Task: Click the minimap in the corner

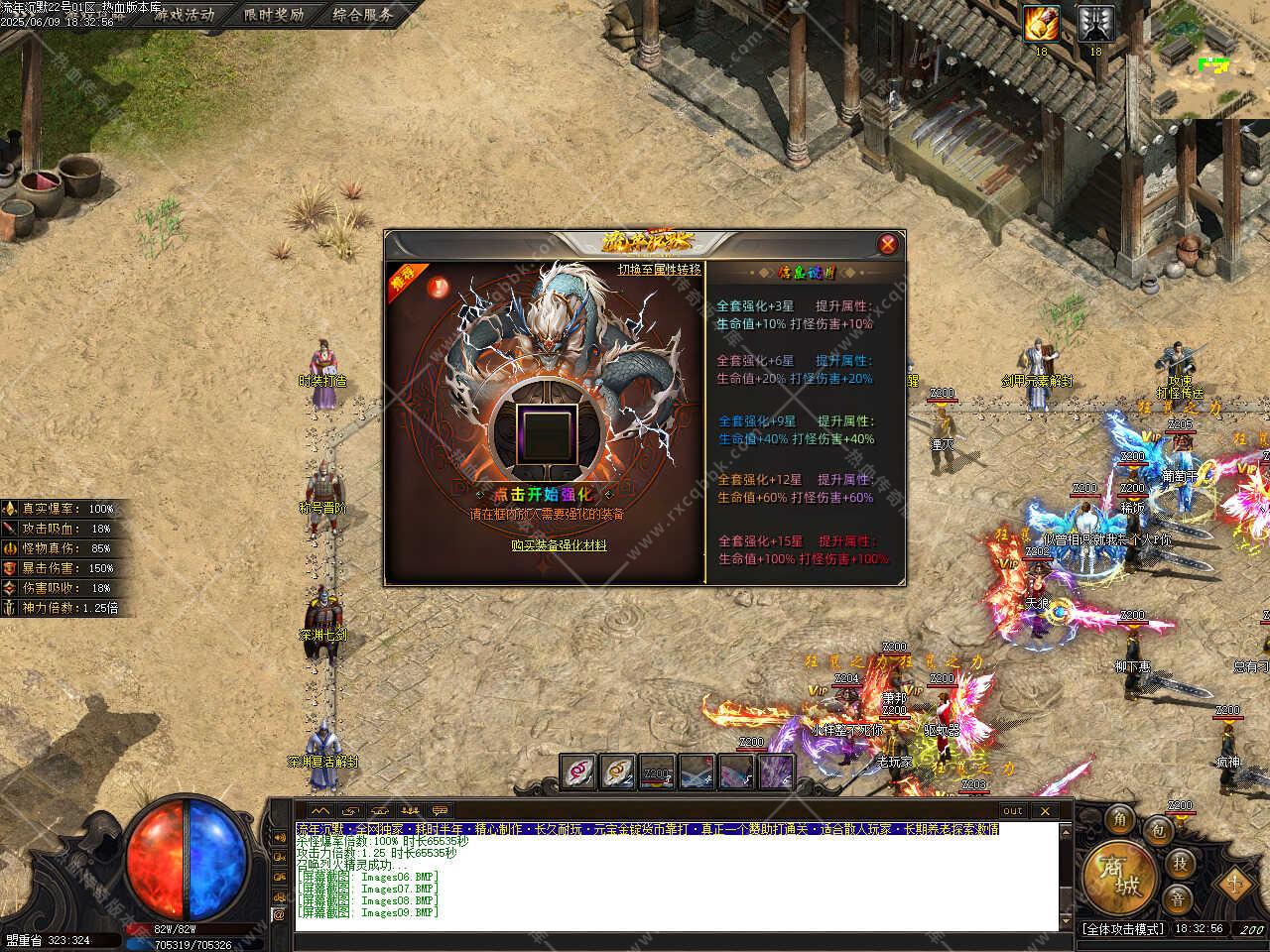Action: 1210,59
